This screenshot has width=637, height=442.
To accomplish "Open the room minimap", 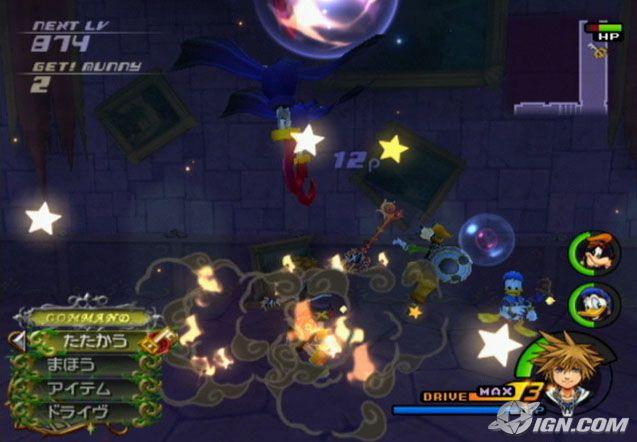I will (565, 68).
